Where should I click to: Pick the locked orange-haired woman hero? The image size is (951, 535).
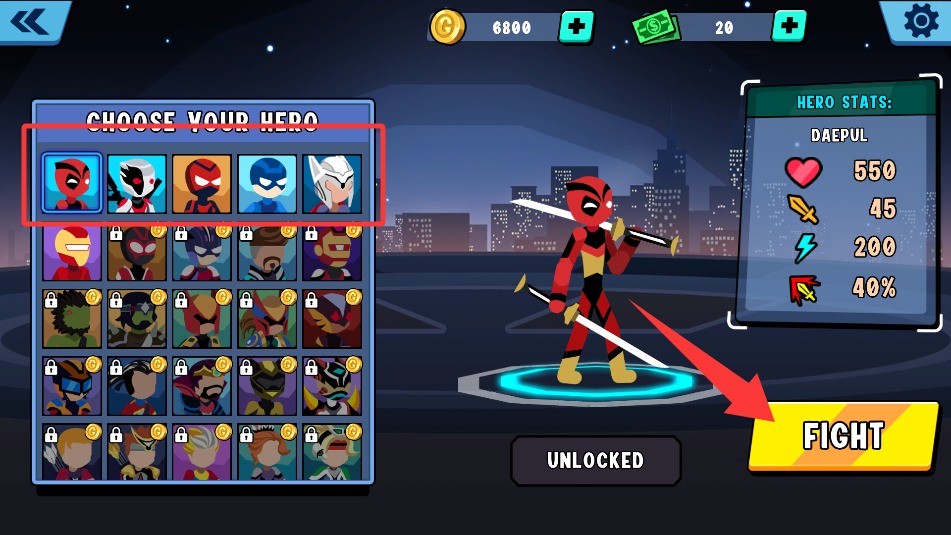tap(267, 452)
